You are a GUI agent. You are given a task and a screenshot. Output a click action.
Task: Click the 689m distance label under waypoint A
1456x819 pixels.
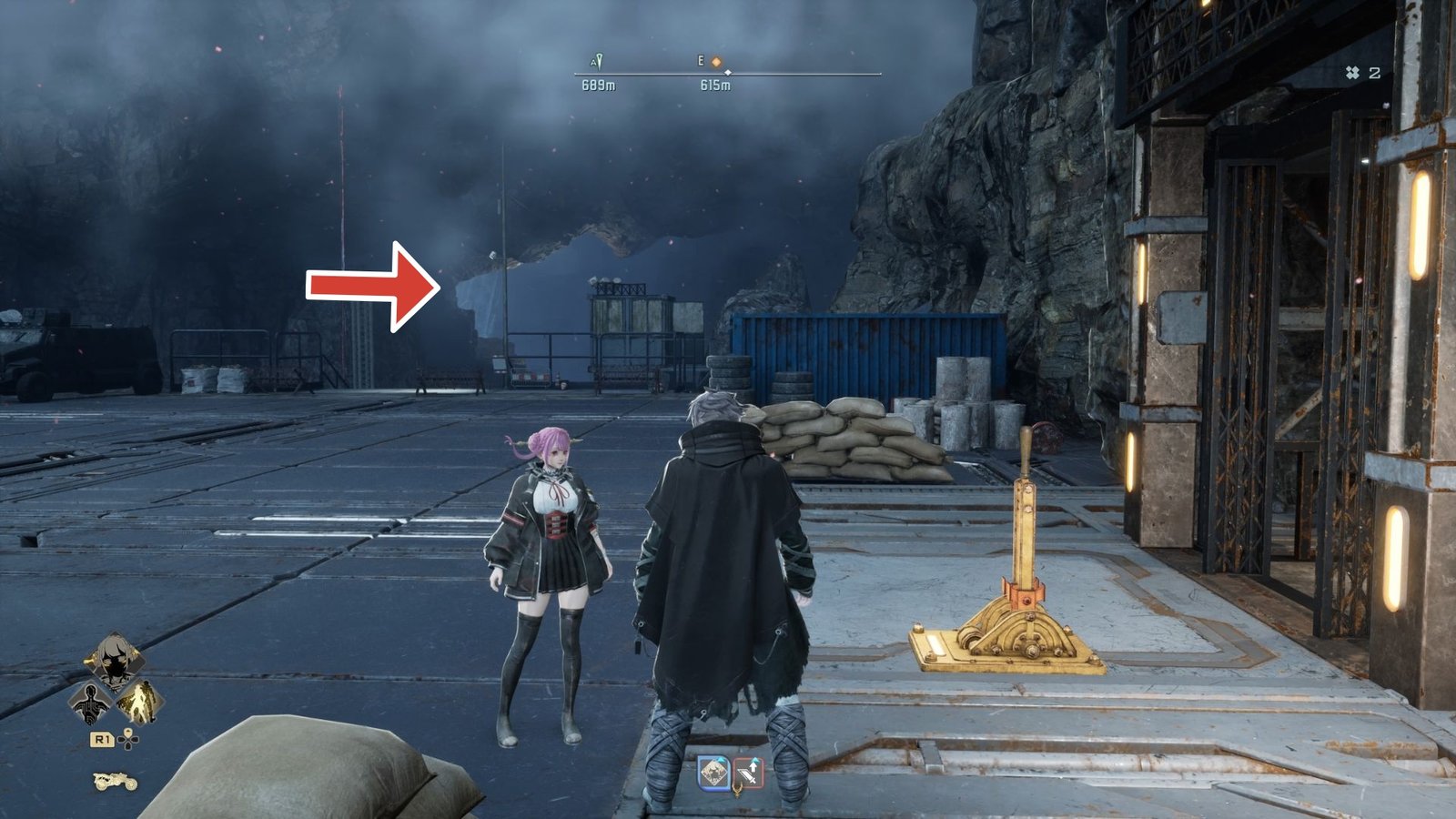click(600, 85)
